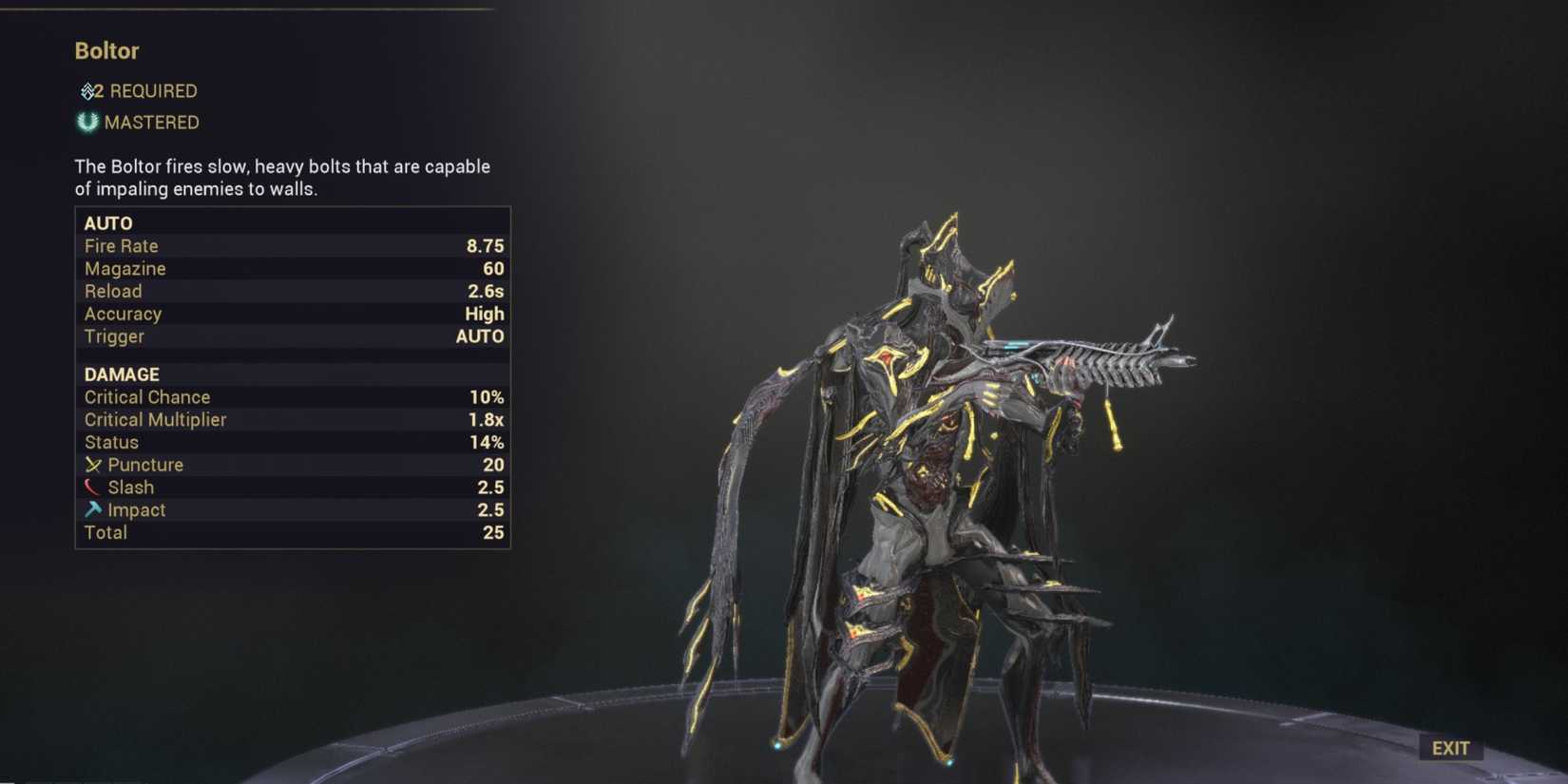Image resolution: width=1568 pixels, height=784 pixels.
Task: Click the Impact damage type icon
Action: 93,509
